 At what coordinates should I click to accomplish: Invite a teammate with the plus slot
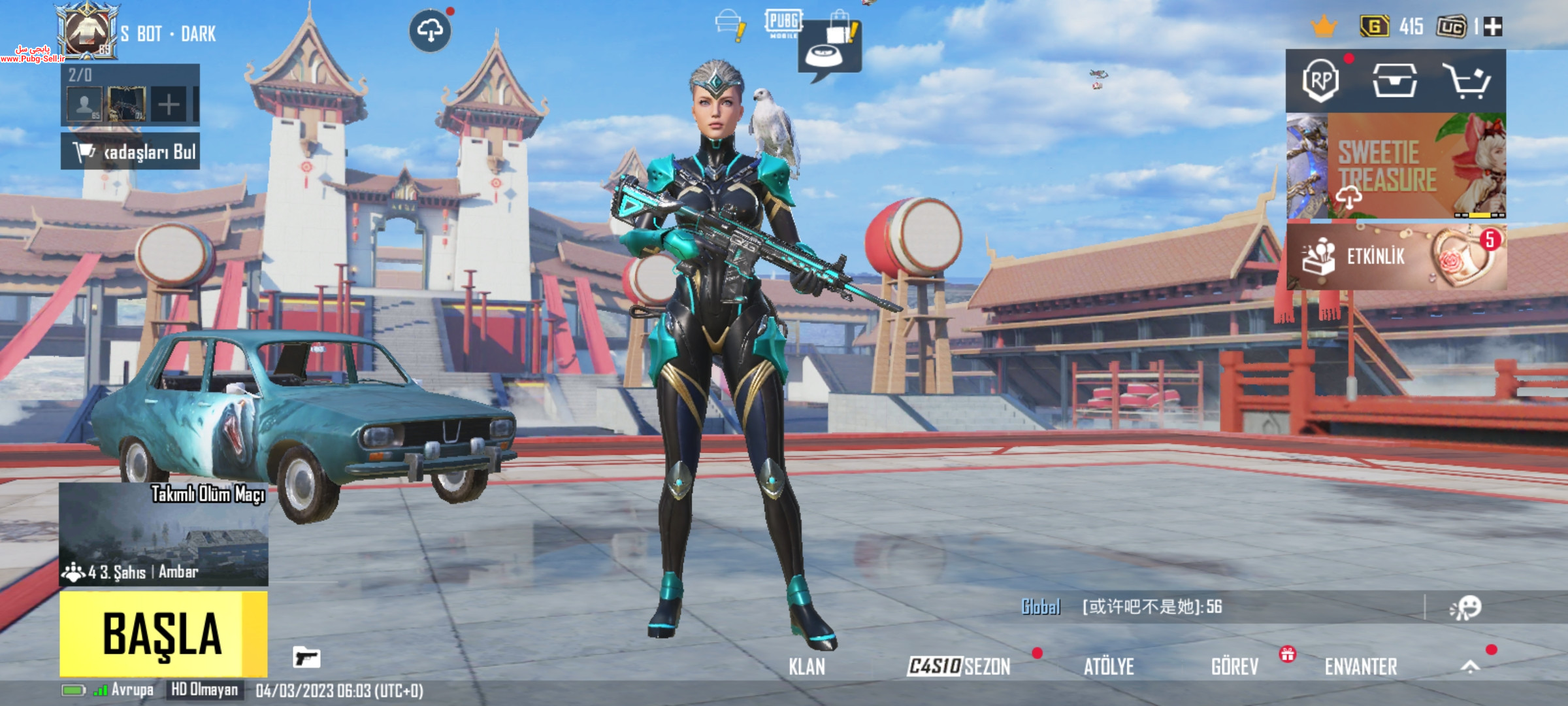click(169, 105)
